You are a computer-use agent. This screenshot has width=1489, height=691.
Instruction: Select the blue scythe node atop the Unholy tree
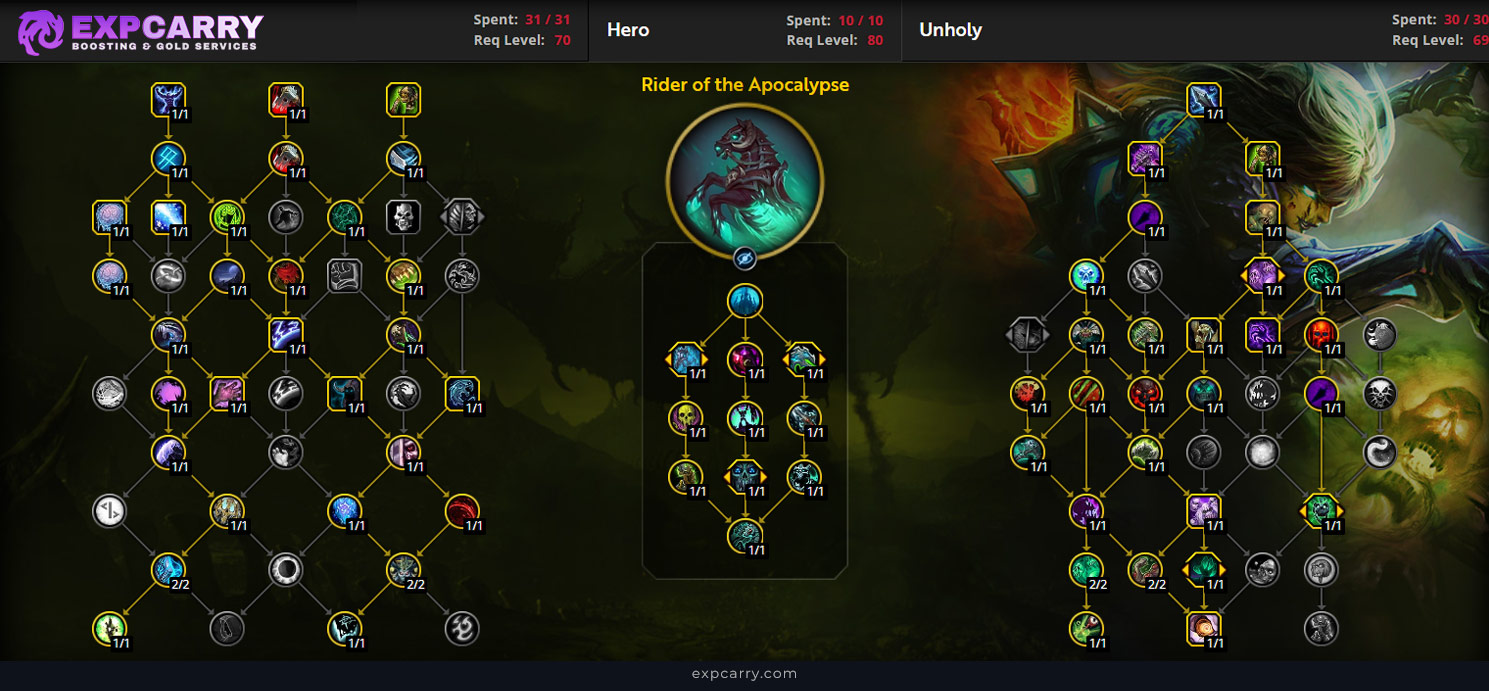1202,100
